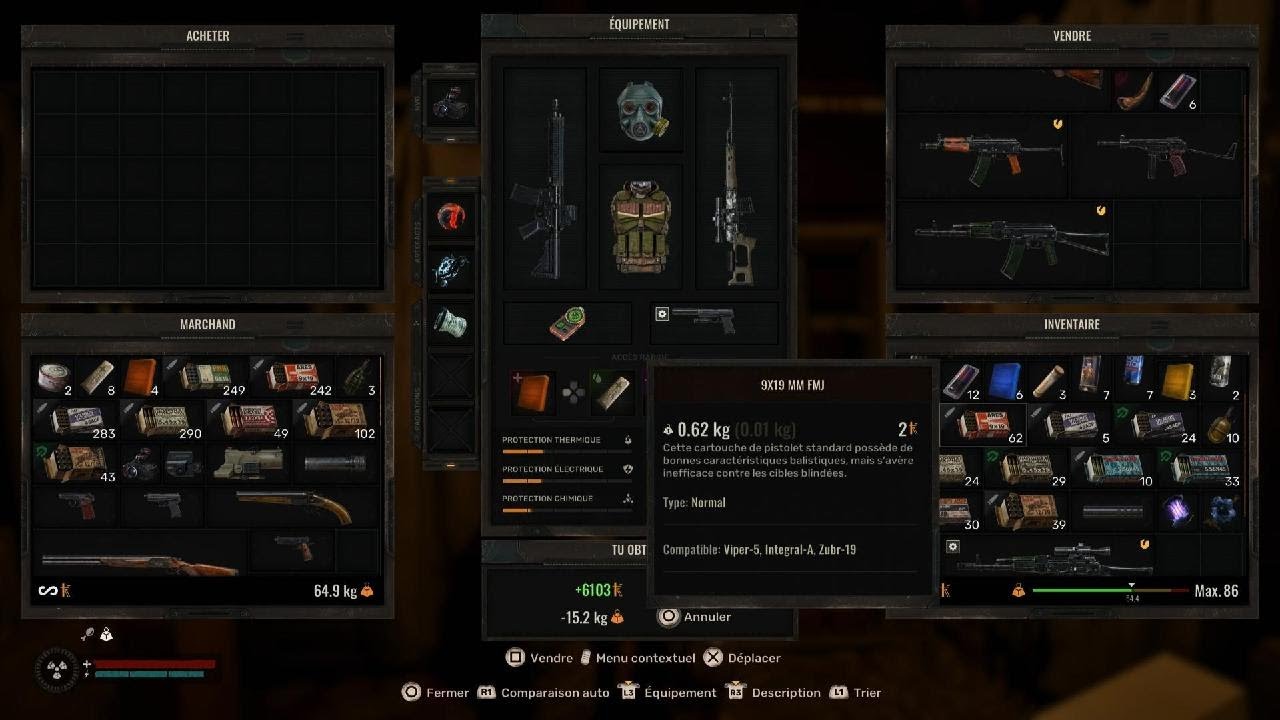Select the green detector device slot
The height and width of the screenshot is (720, 1280).
pos(567,323)
